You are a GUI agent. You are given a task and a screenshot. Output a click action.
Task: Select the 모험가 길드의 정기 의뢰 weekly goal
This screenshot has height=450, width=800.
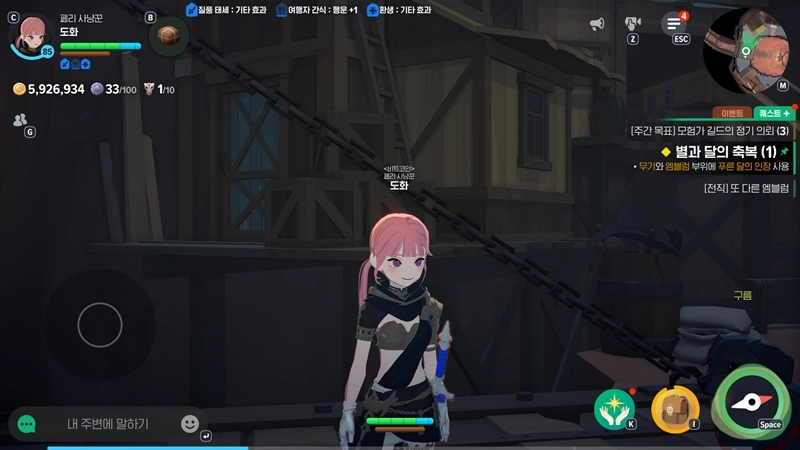pos(710,131)
